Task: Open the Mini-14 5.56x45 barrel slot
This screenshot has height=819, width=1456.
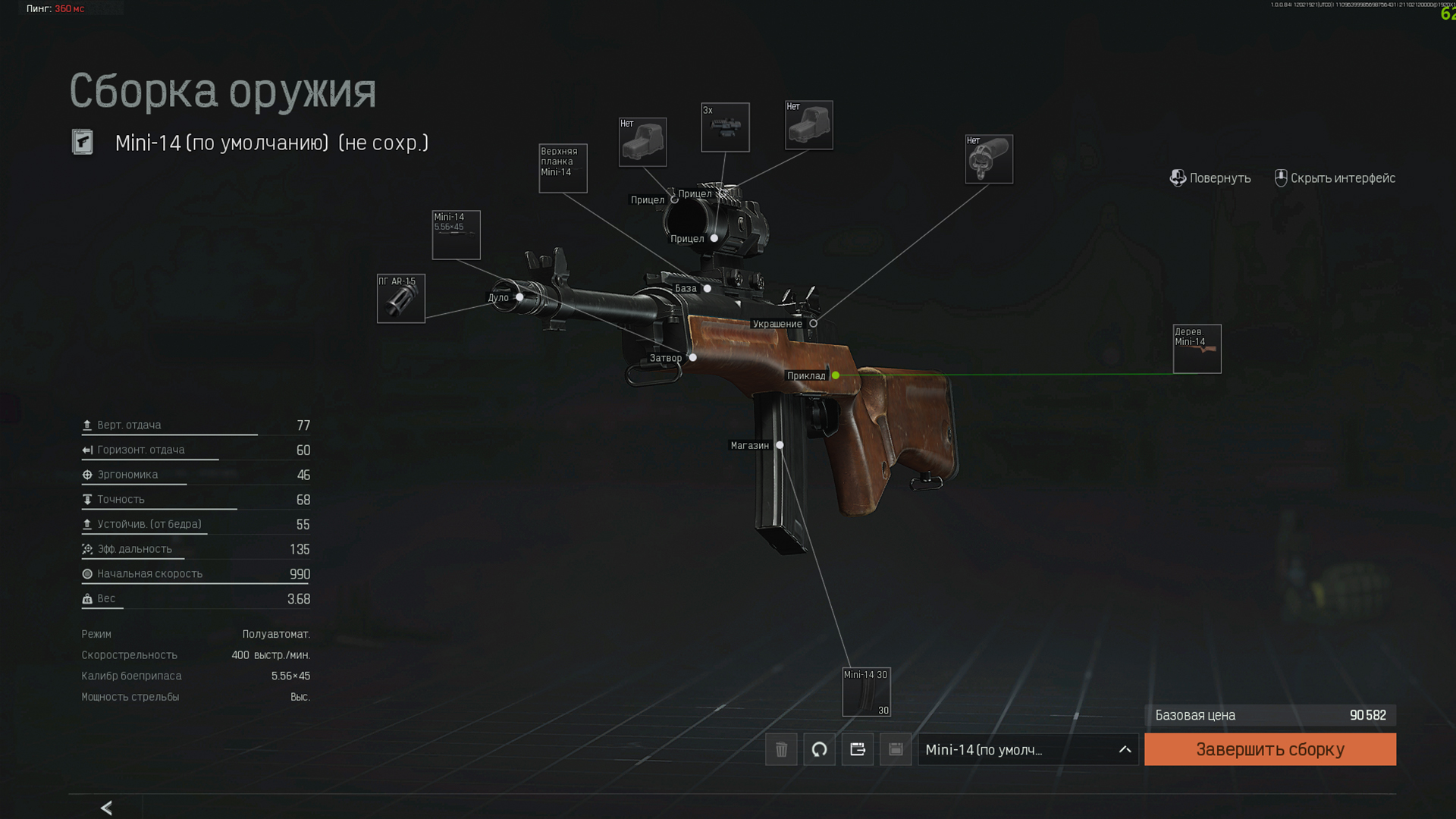Action: [456, 235]
